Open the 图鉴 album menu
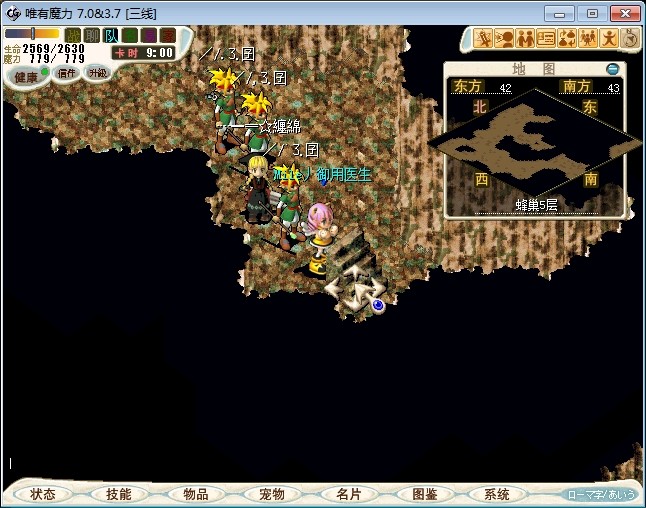This screenshot has height=508, width=646. (x=424, y=494)
